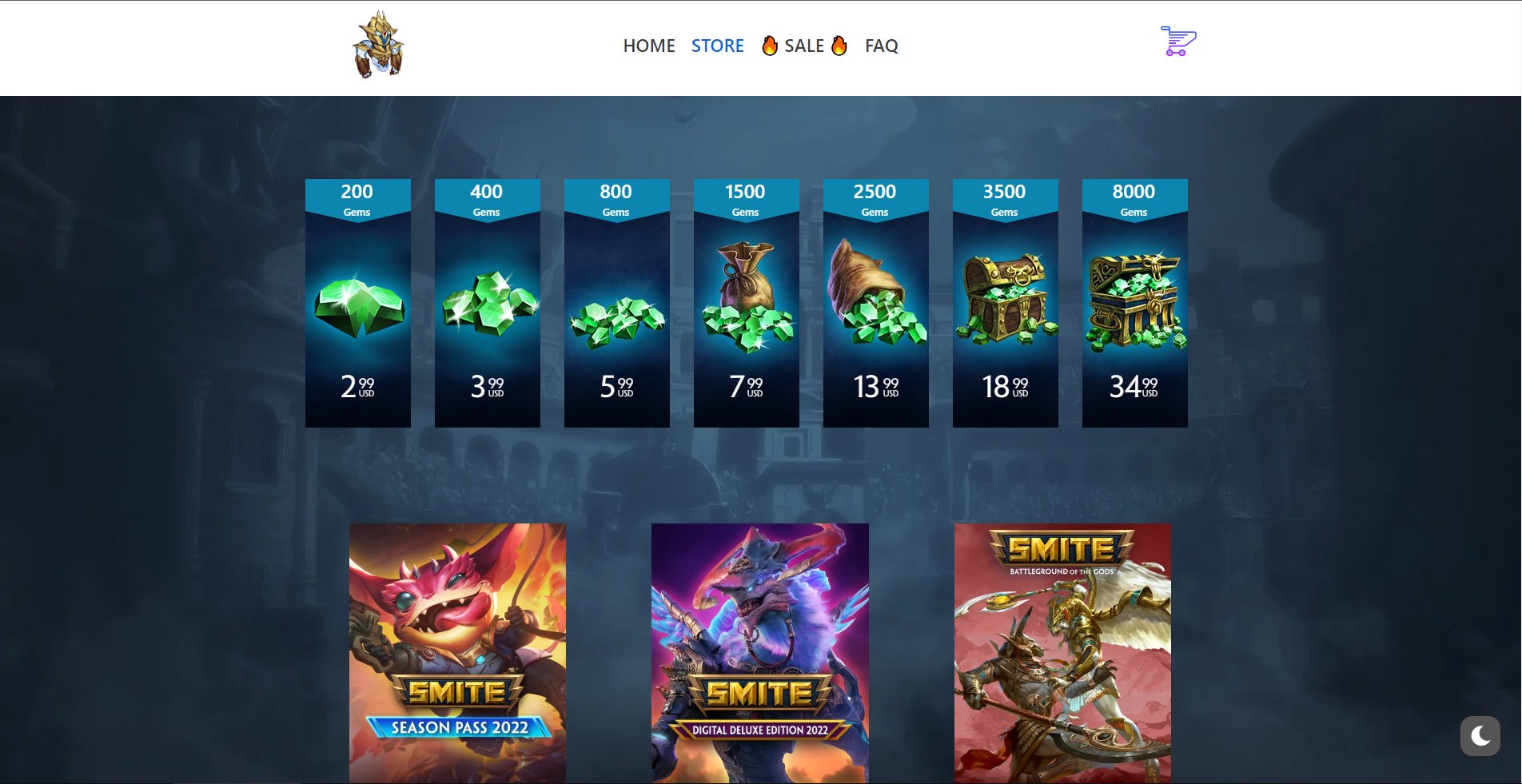Click the 7.99 USD price label
The image size is (1522, 784).
click(743, 385)
